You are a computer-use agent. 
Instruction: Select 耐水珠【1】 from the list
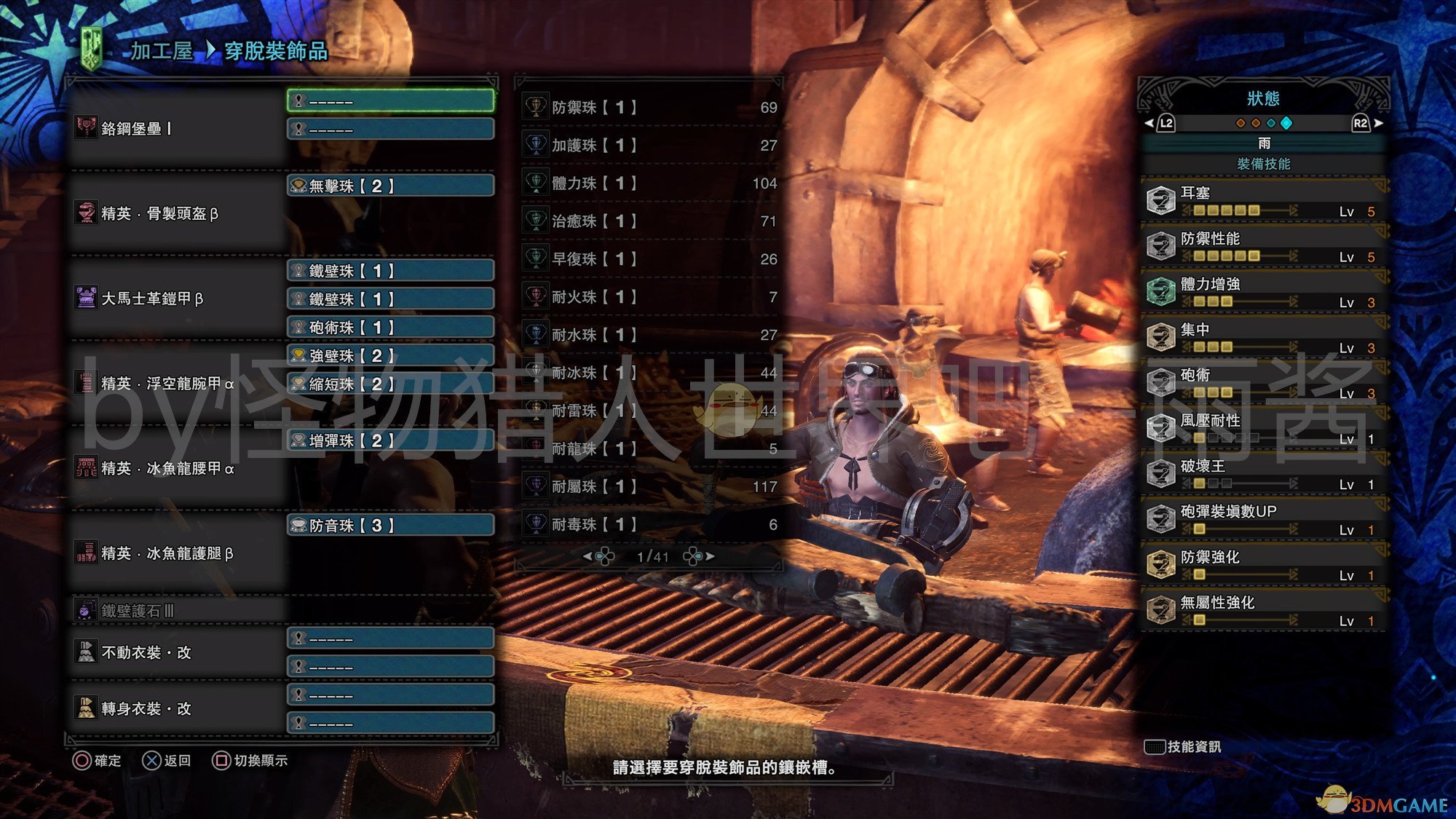point(649,335)
